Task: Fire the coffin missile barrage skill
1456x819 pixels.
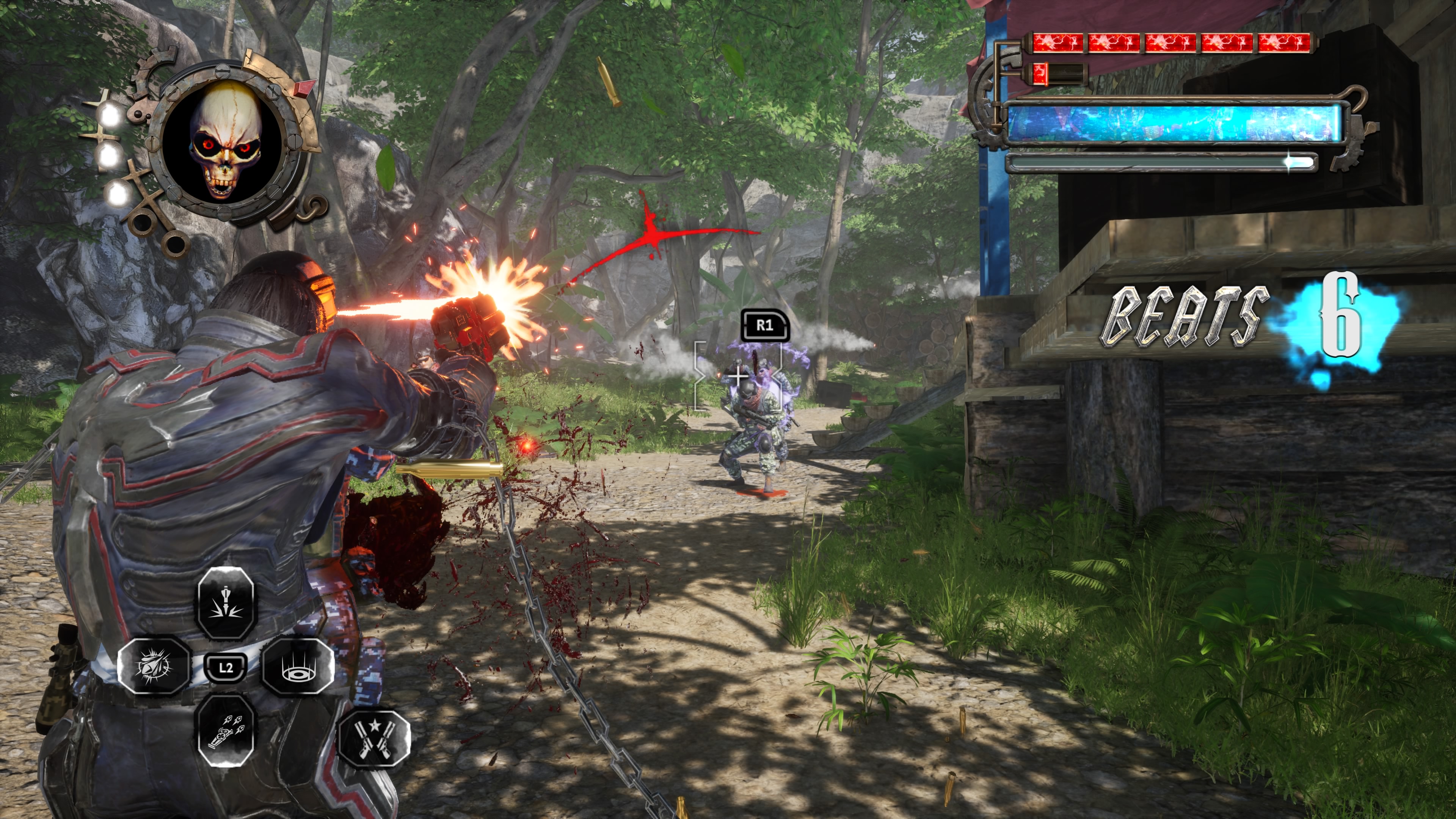Action: click(226, 731)
